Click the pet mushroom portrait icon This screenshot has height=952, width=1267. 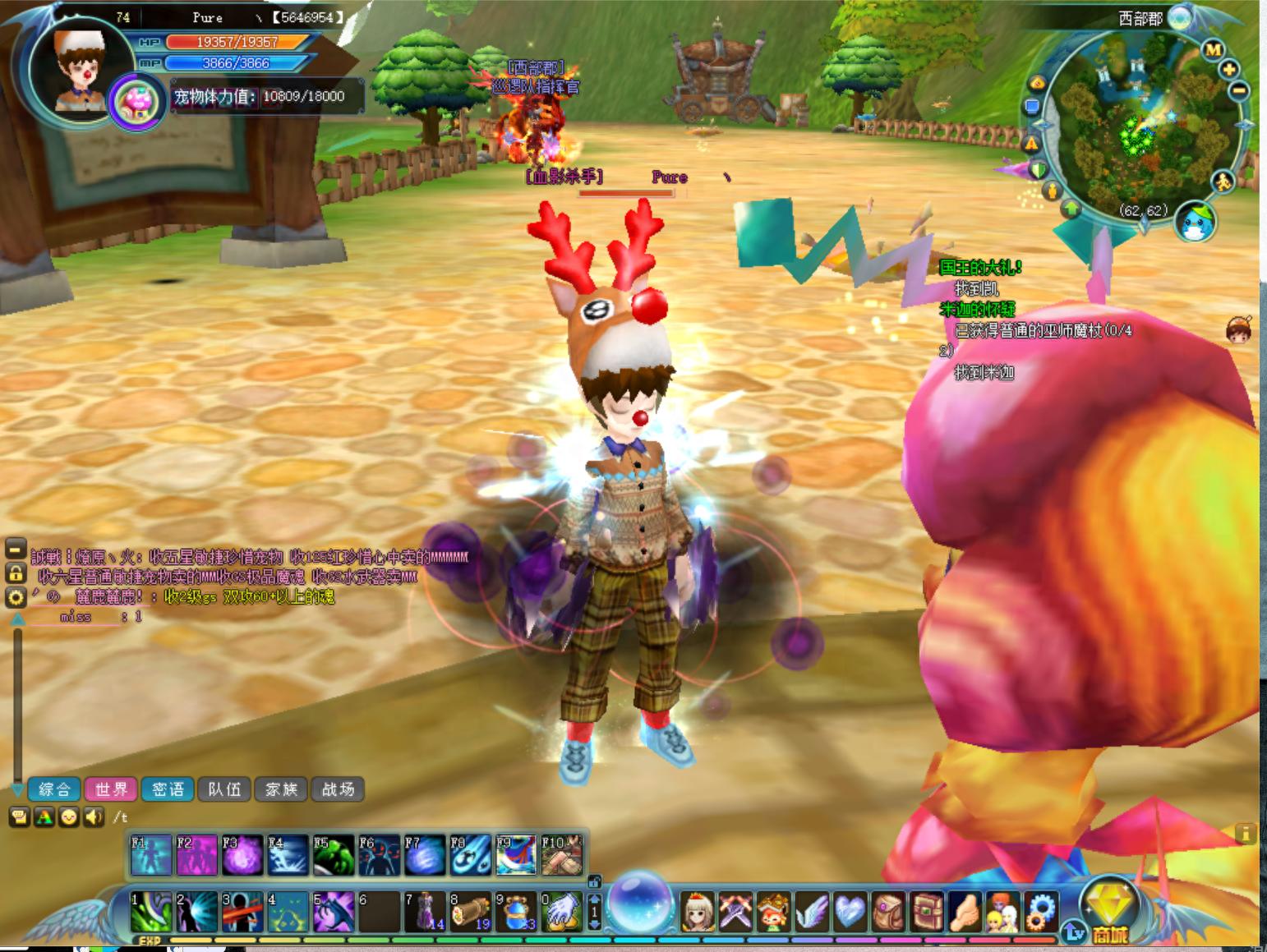137,102
